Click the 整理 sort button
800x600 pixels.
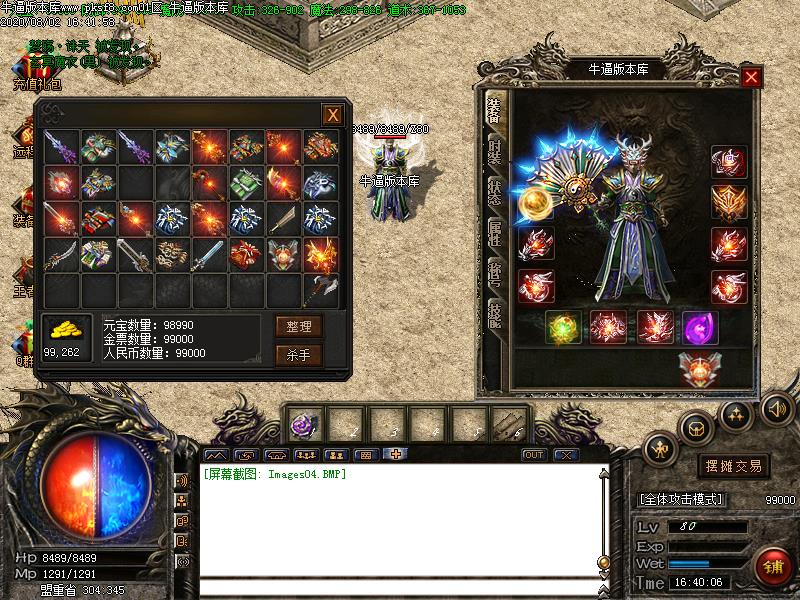pos(299,326)
